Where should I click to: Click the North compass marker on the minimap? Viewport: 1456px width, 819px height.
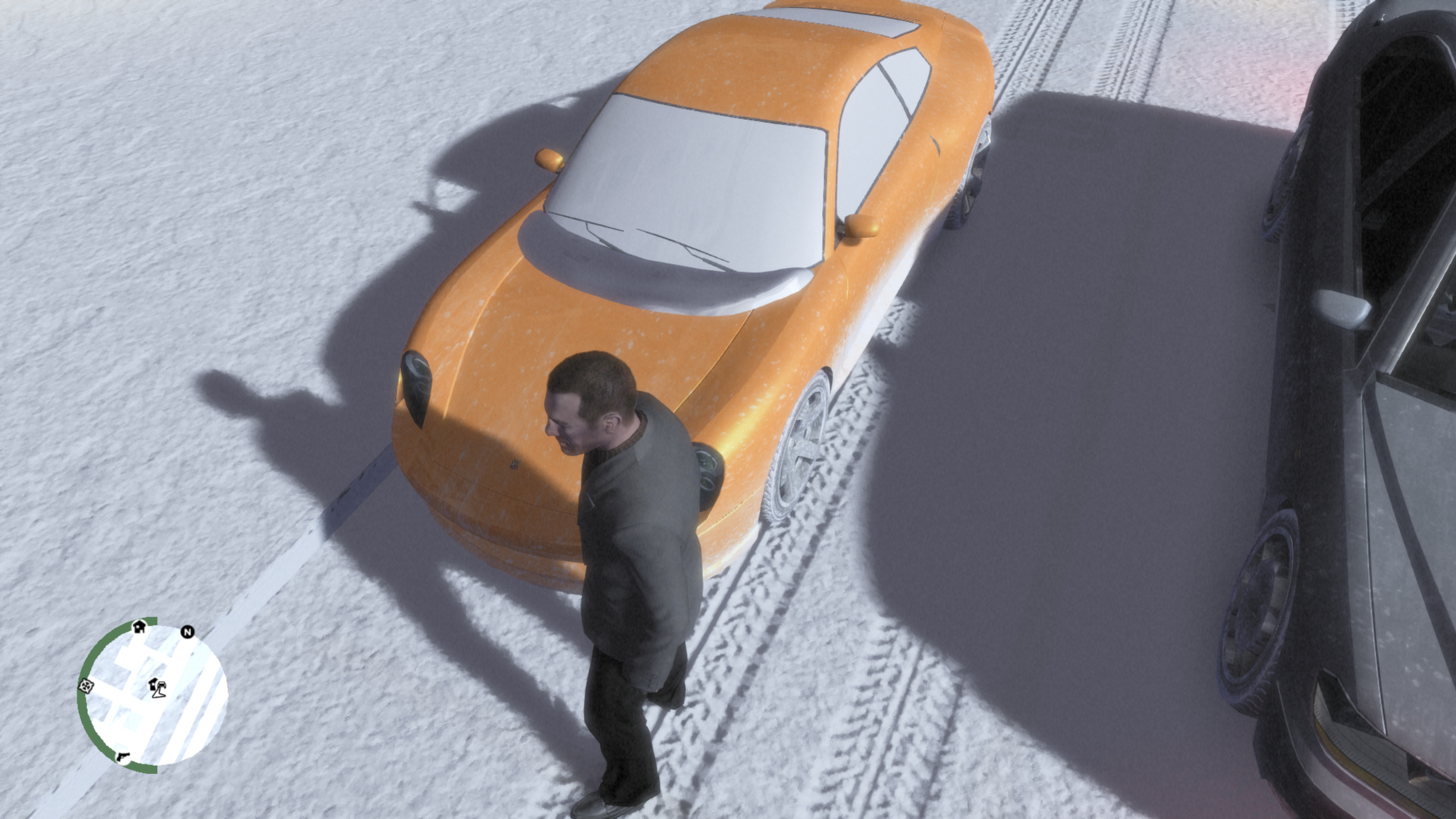click(x=187, y=632)
